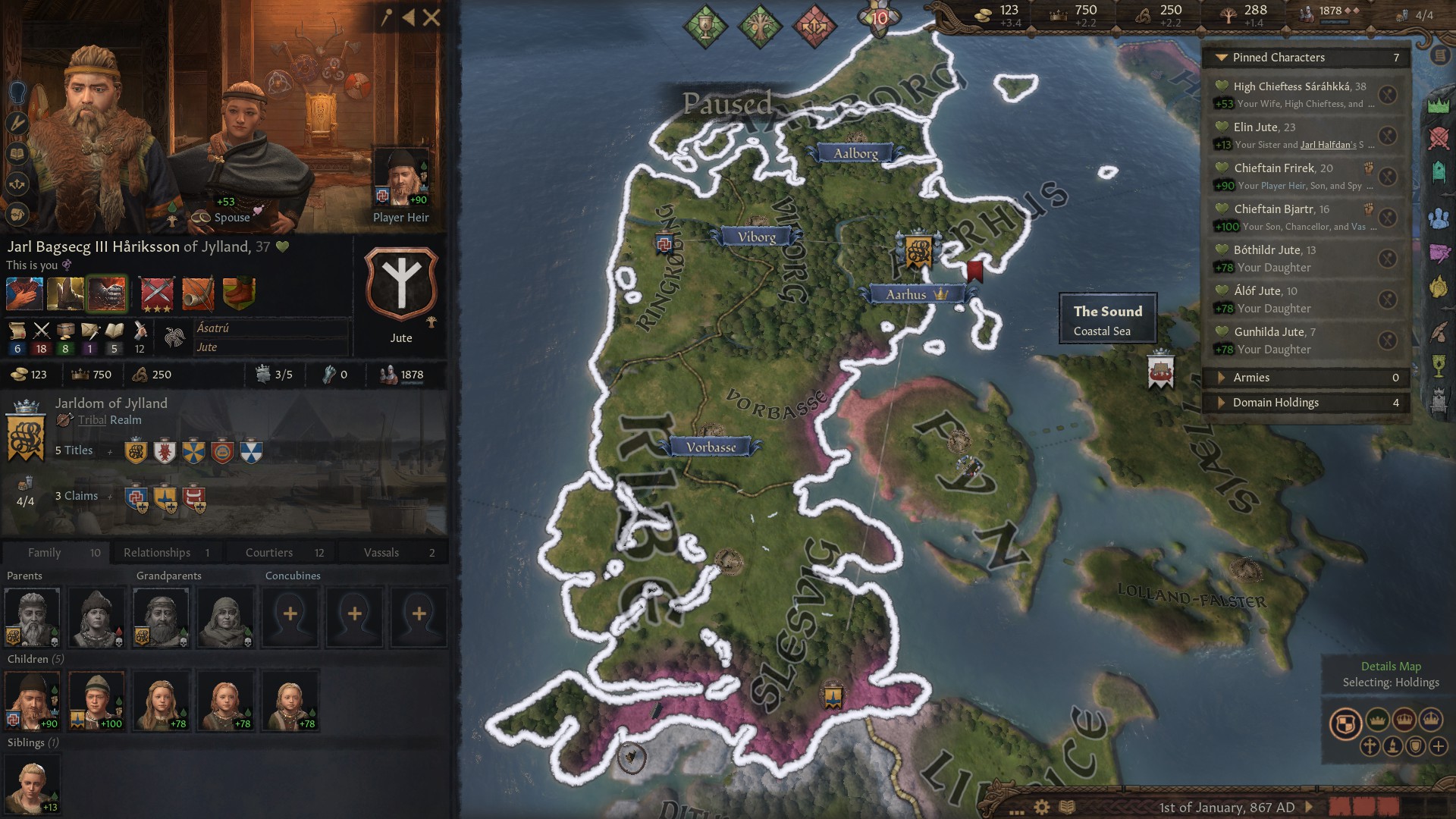This screenshot has height=819, width=1456.
Task: Resume the game with the play arrow
Action: click(x=1308, y=808)
